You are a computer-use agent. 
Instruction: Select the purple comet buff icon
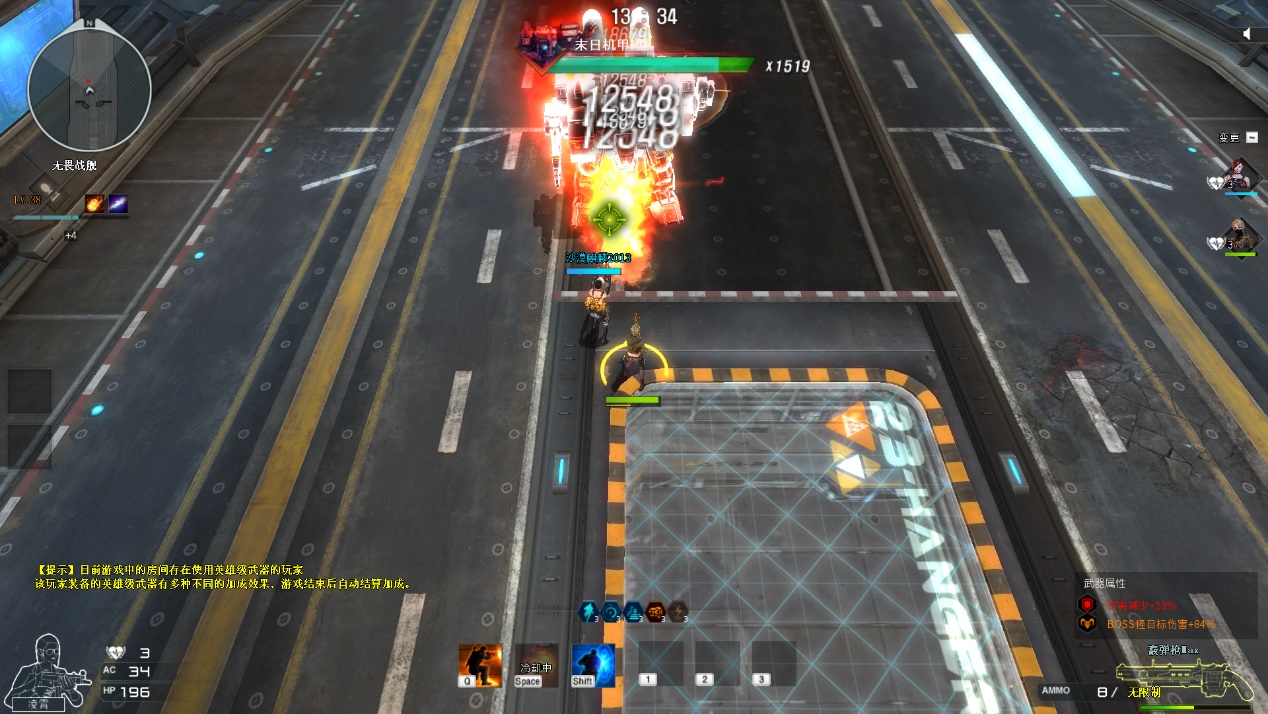click(x=118, y=204)
